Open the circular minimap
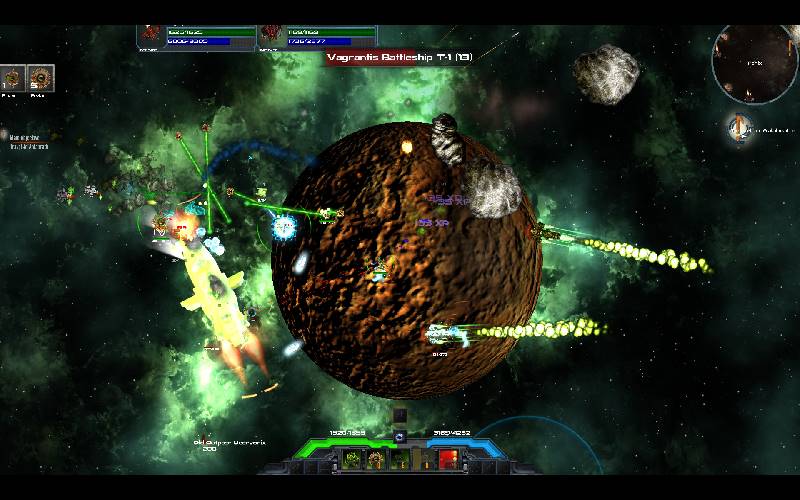This screenshot has width=800, height=500. 754,62
